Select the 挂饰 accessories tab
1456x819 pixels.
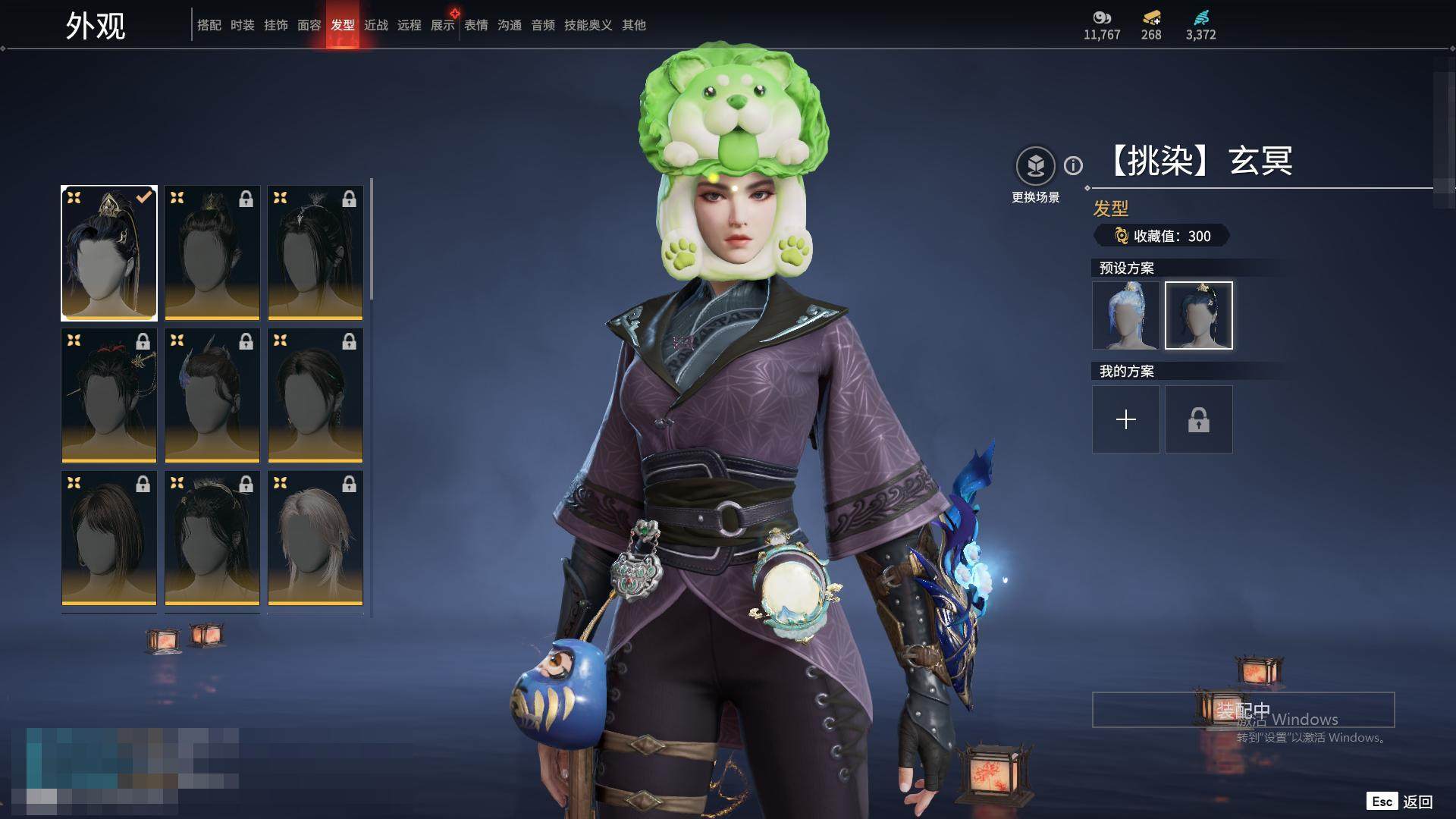276,25
